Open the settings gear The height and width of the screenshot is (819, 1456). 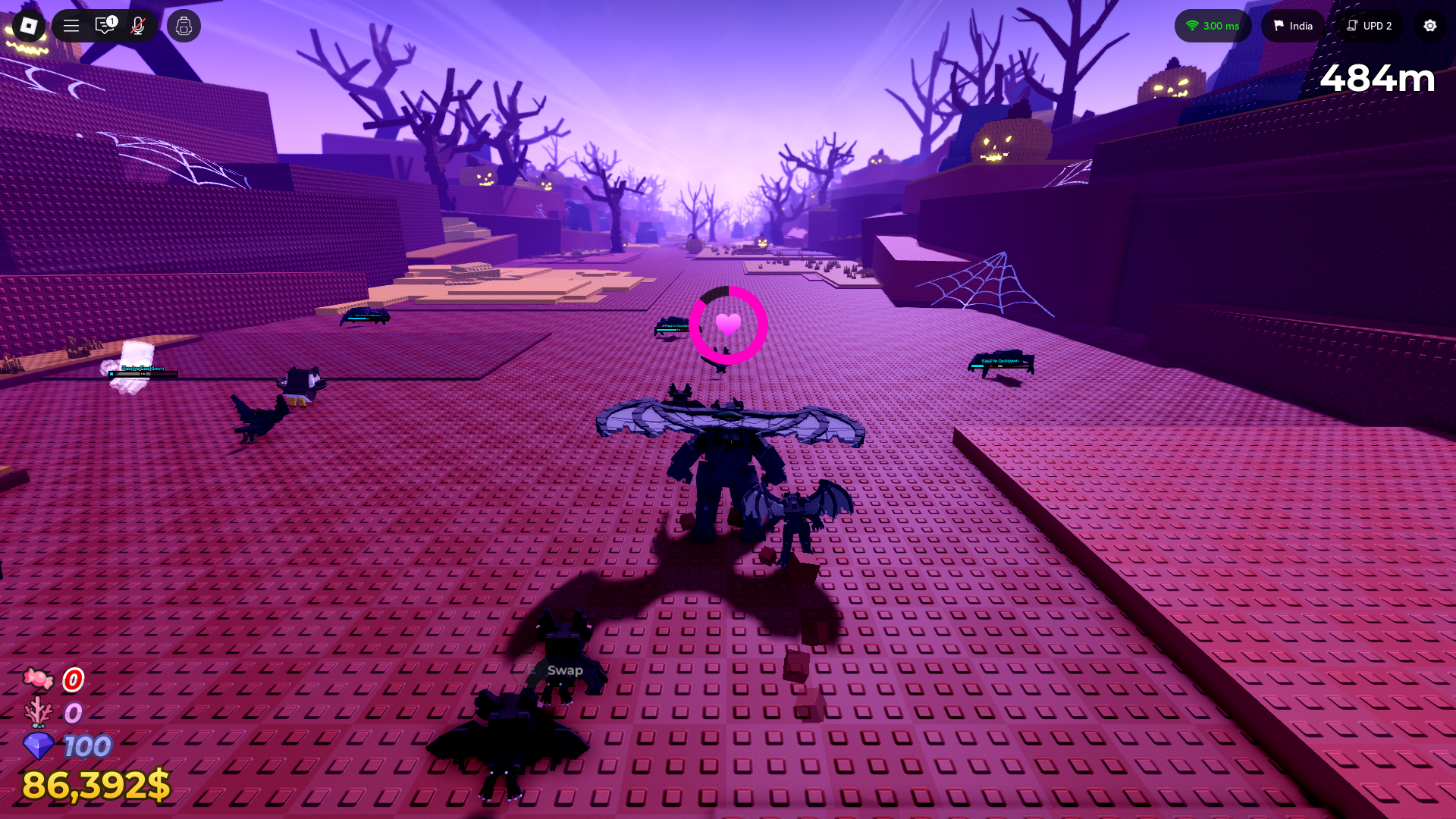coord(1429,26)
